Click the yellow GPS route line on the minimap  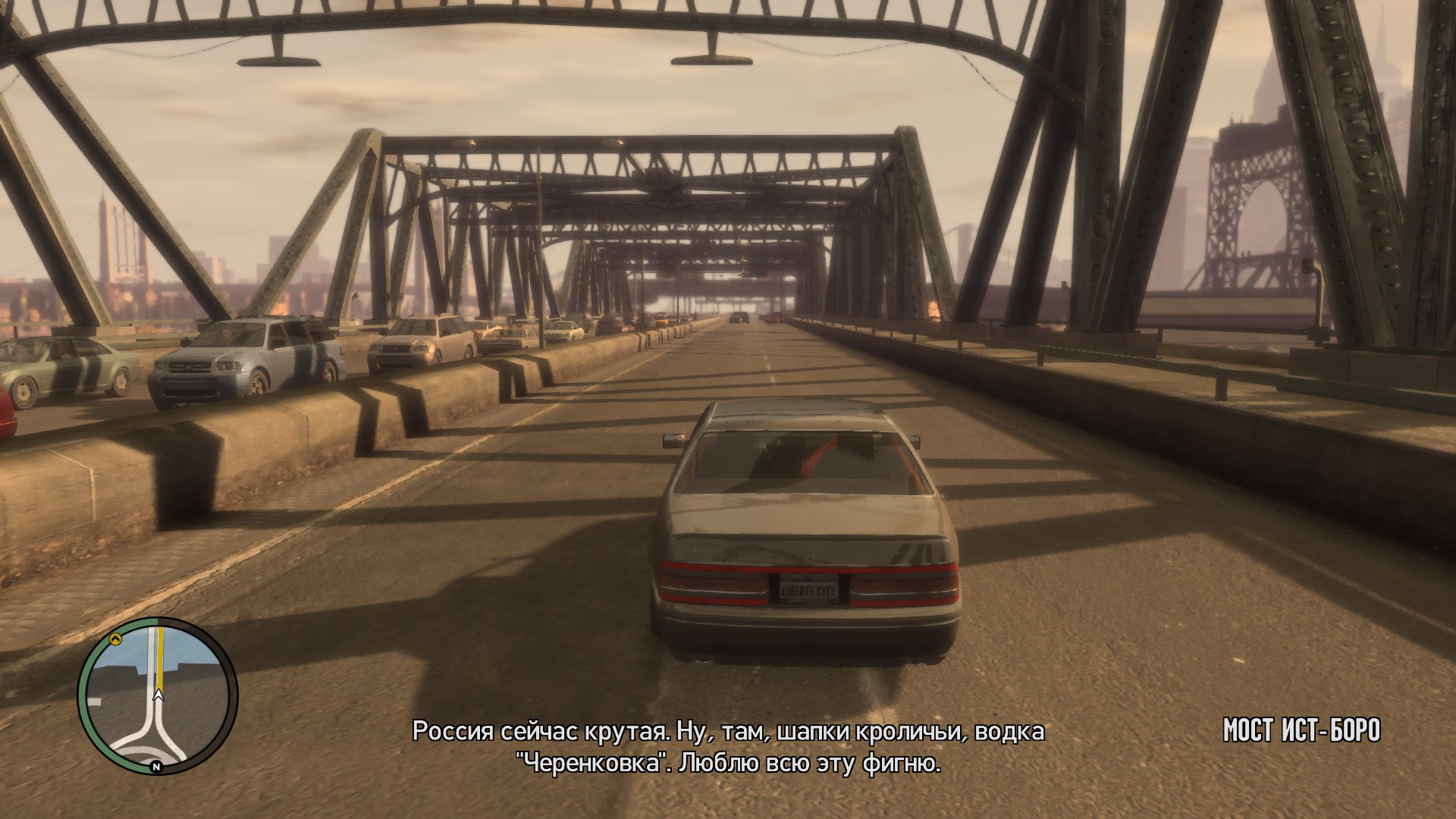point(160,658)
